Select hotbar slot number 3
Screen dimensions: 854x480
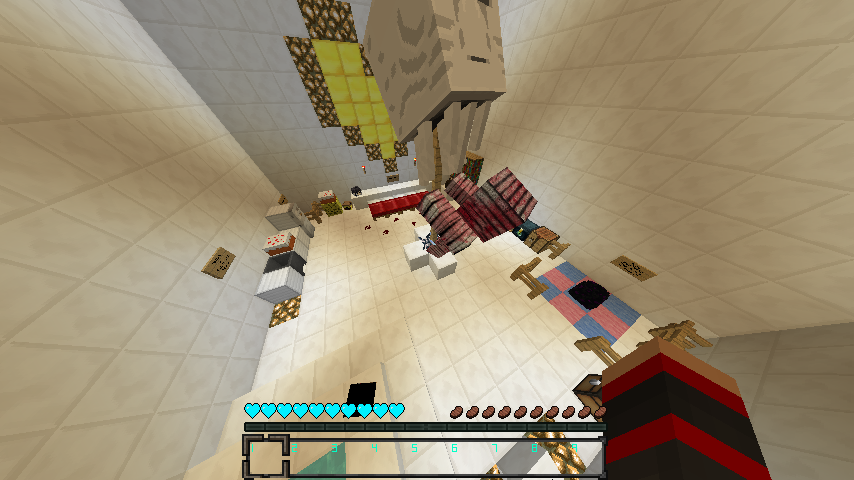coord(345,457)
